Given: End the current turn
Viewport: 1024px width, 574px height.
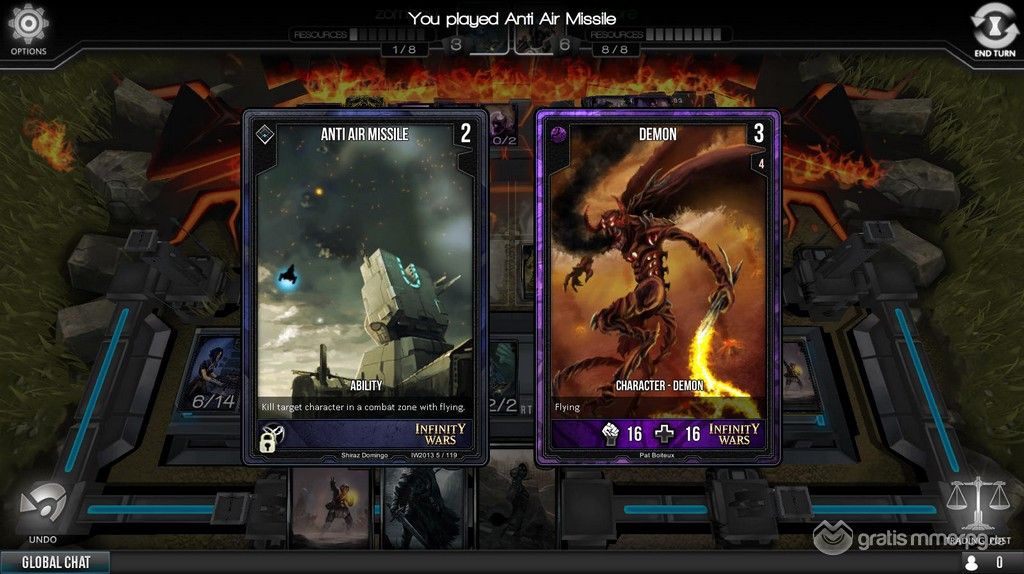Looking at the screenshot, I should click(994, 28).
